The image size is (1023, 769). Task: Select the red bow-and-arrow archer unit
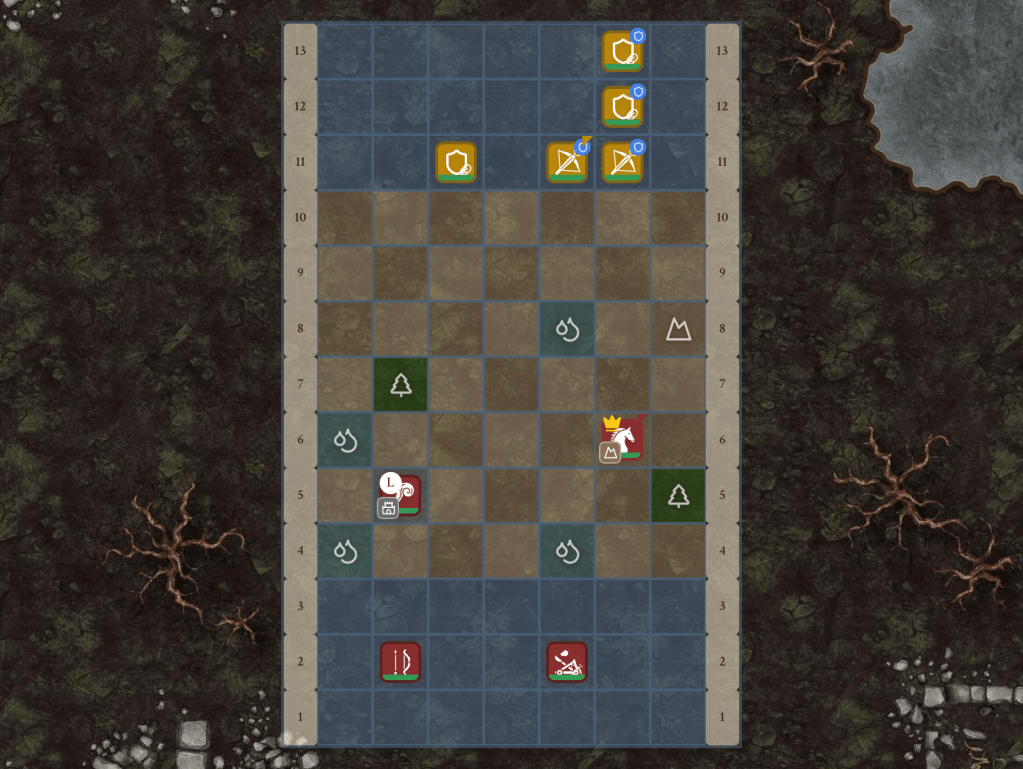(x=400, y=661)
